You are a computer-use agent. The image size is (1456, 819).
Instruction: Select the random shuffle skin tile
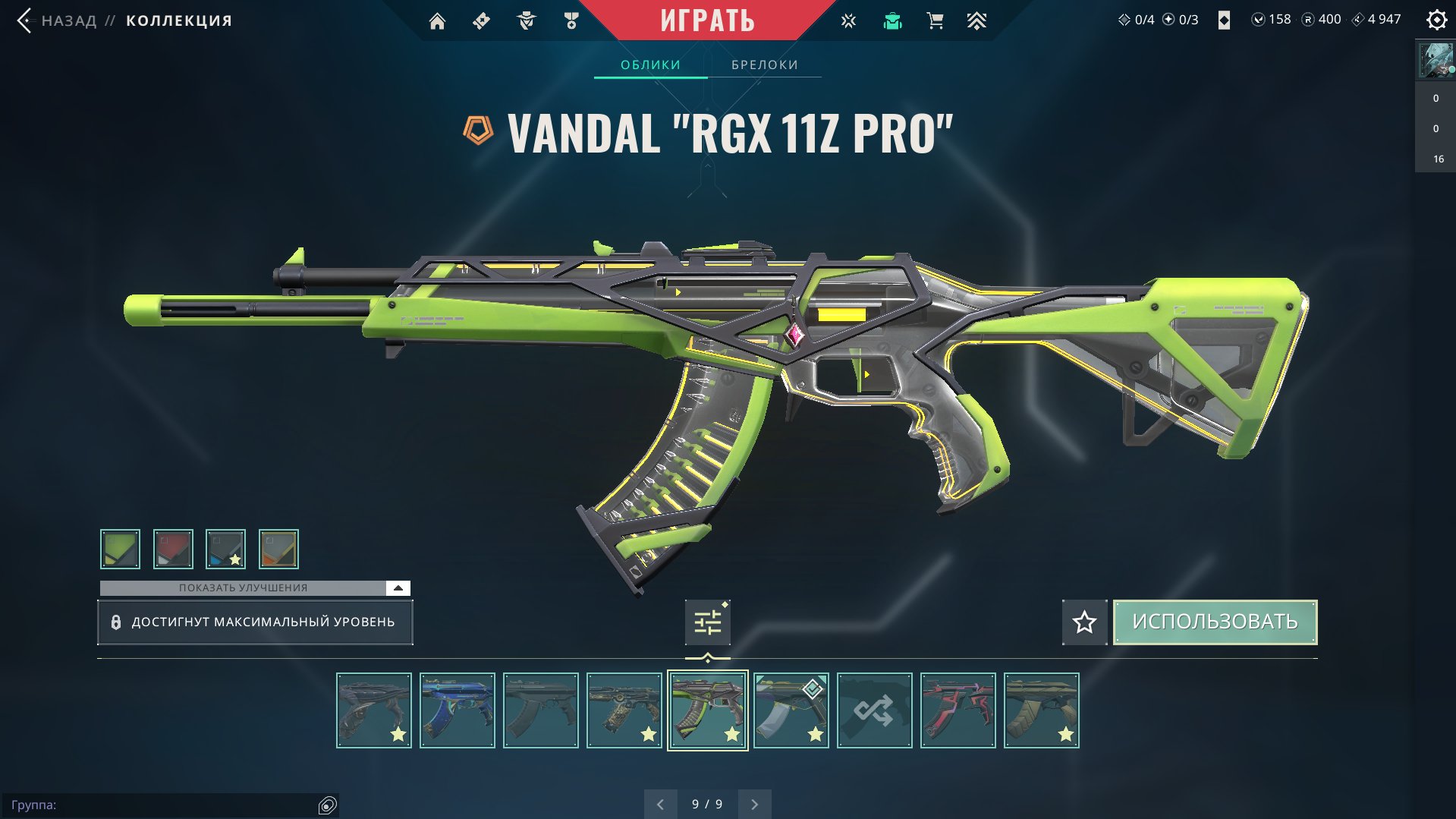tap(874, 710)
